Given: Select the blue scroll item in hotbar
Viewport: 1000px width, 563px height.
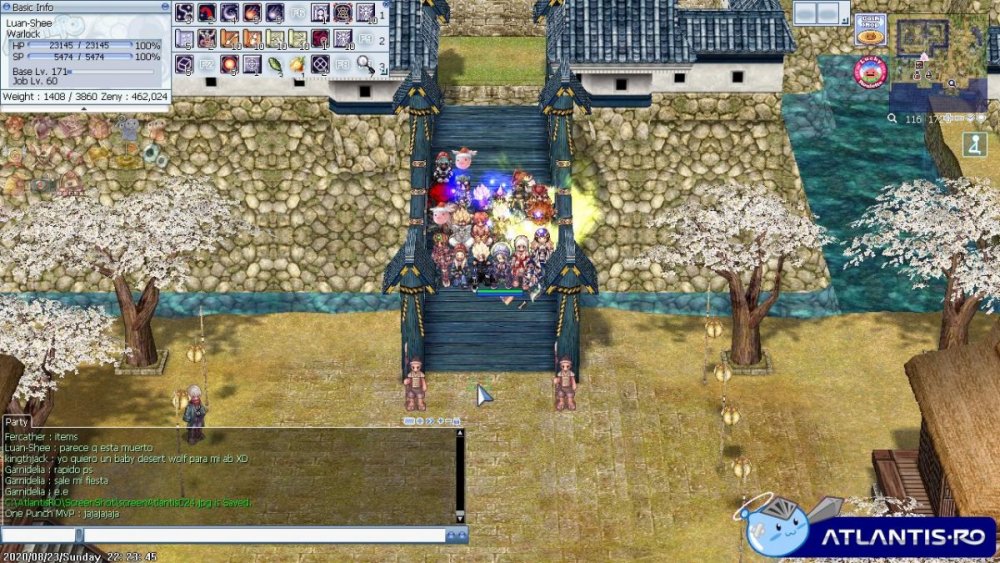Looking at the screenshot, I should 183,39.
